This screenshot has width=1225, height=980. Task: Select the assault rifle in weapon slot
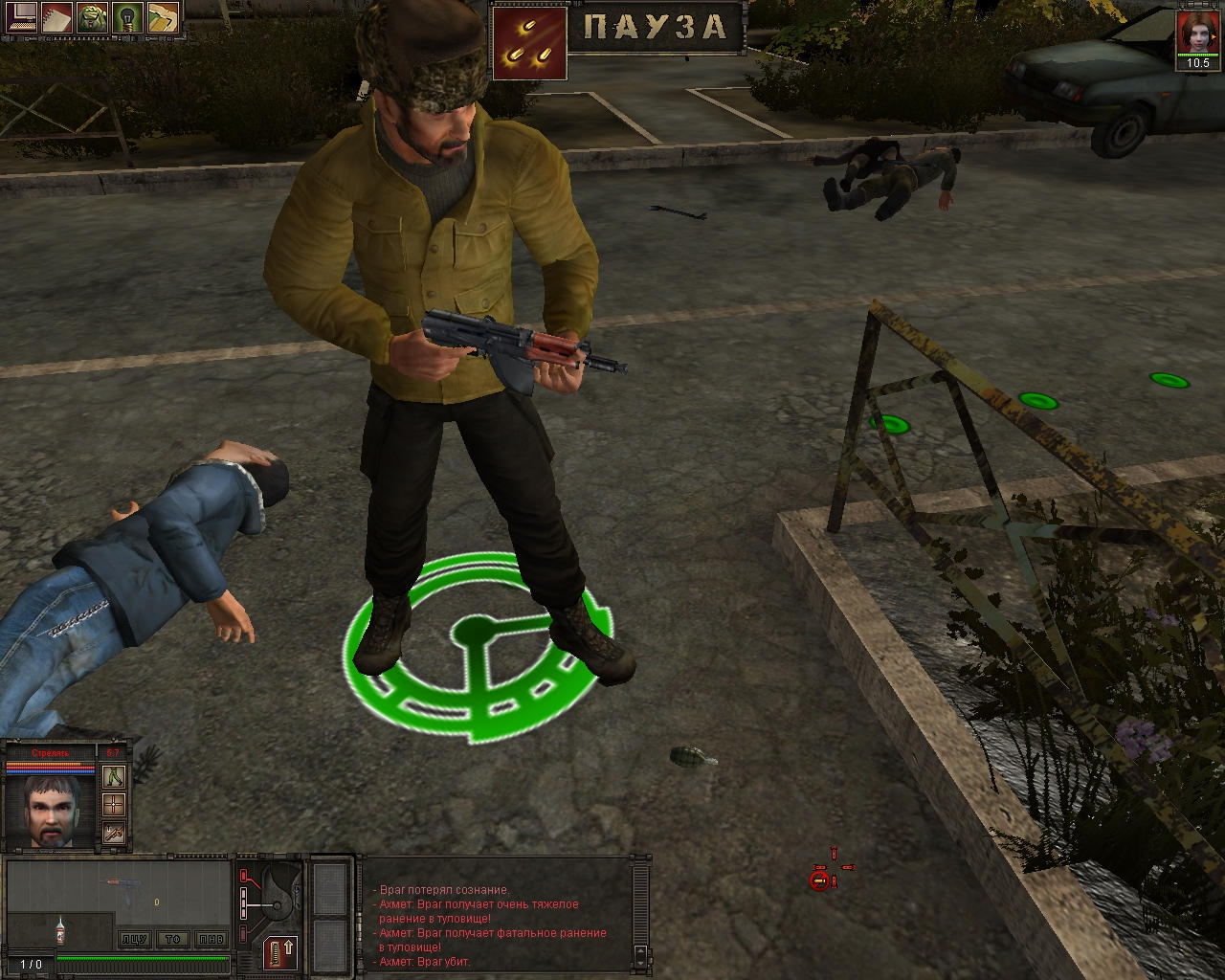point(124,890)
